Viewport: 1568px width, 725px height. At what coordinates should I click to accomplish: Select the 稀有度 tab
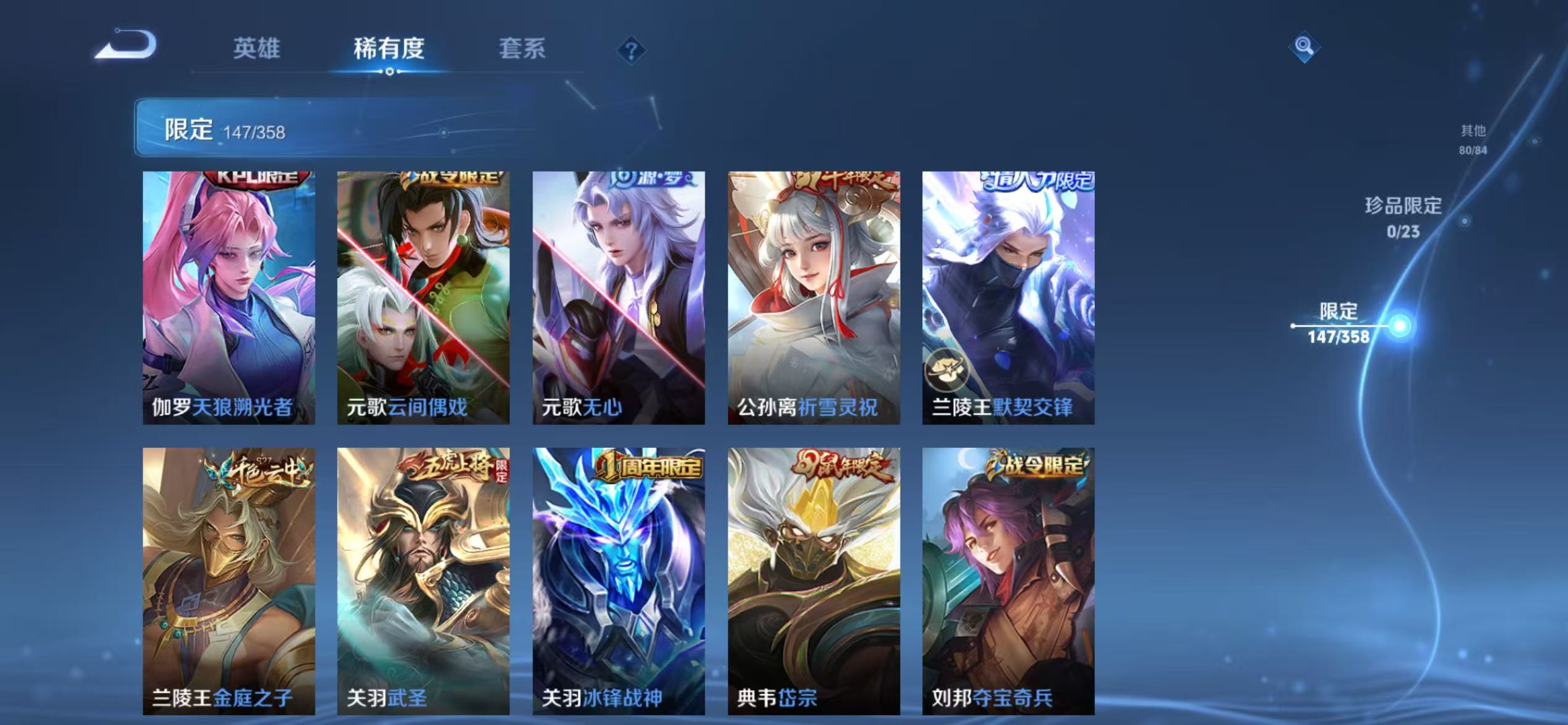pos(390,50)
